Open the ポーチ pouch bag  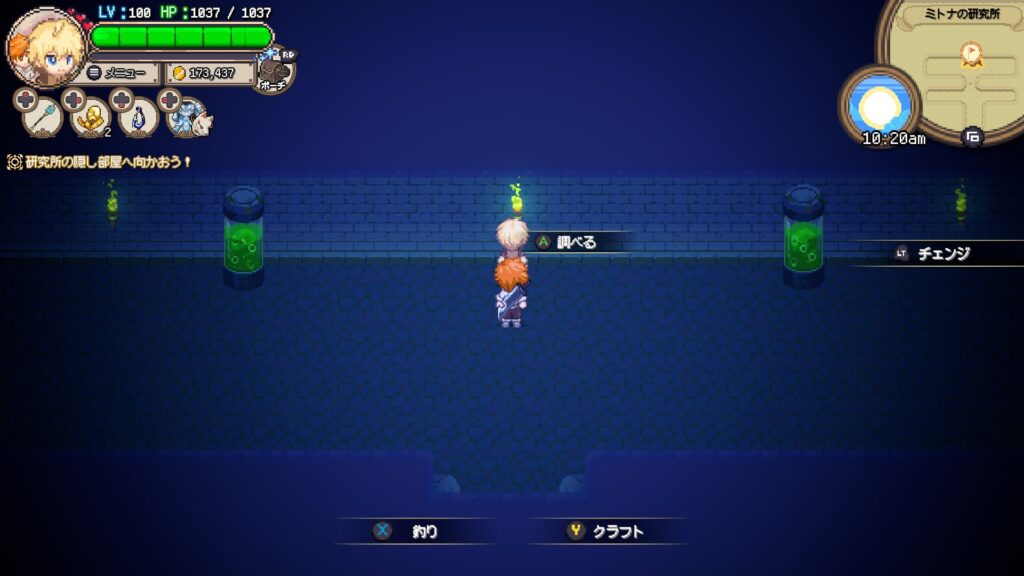coord(276,72)
